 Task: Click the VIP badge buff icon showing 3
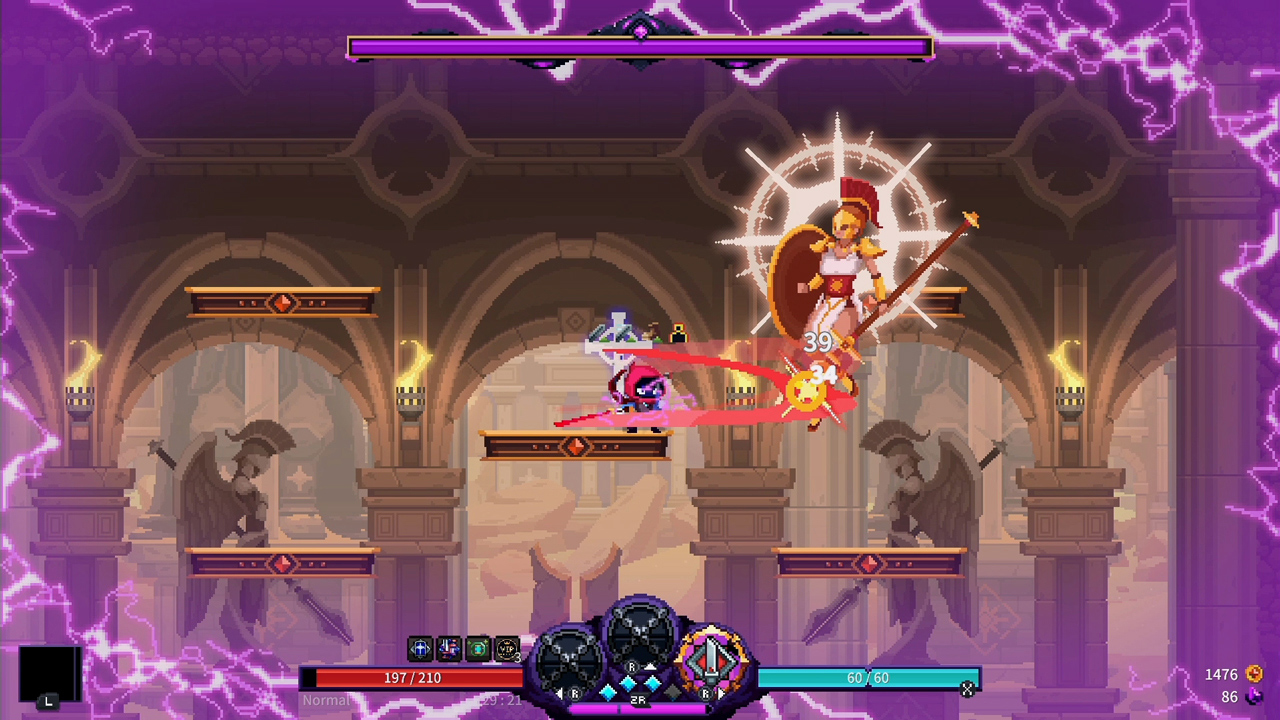pos(505,647)
